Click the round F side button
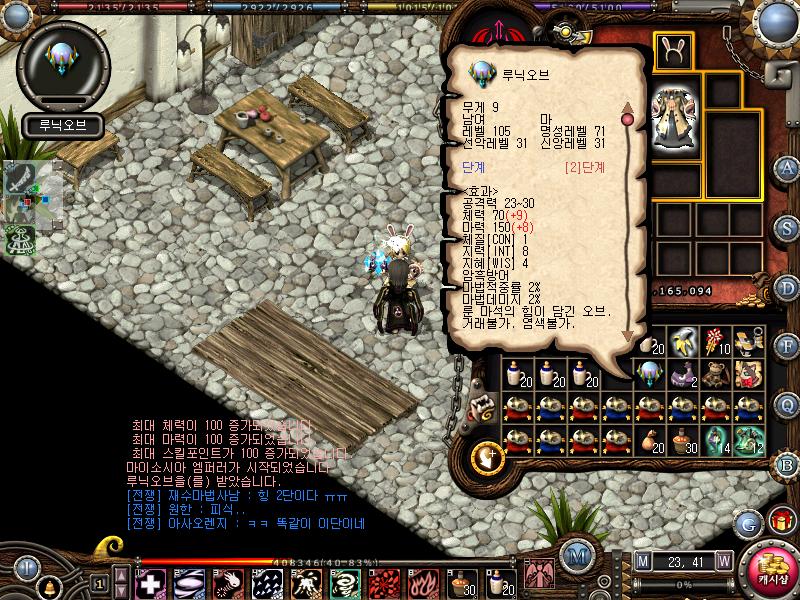This screenshot has width=800, height=600. click(x=787, y=345)
